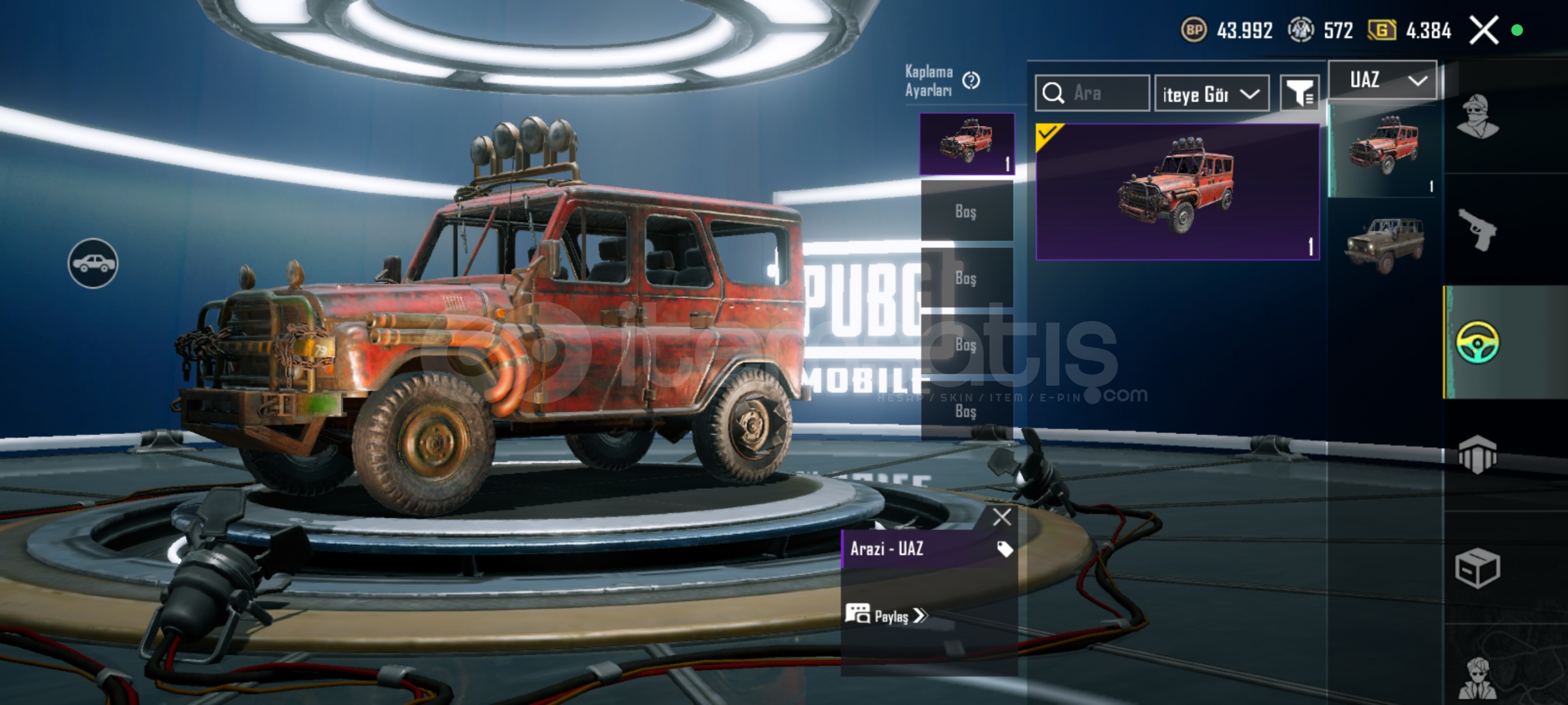
Task: Open the parachute-backpack category tab
Action: (x=1478, y=454)
